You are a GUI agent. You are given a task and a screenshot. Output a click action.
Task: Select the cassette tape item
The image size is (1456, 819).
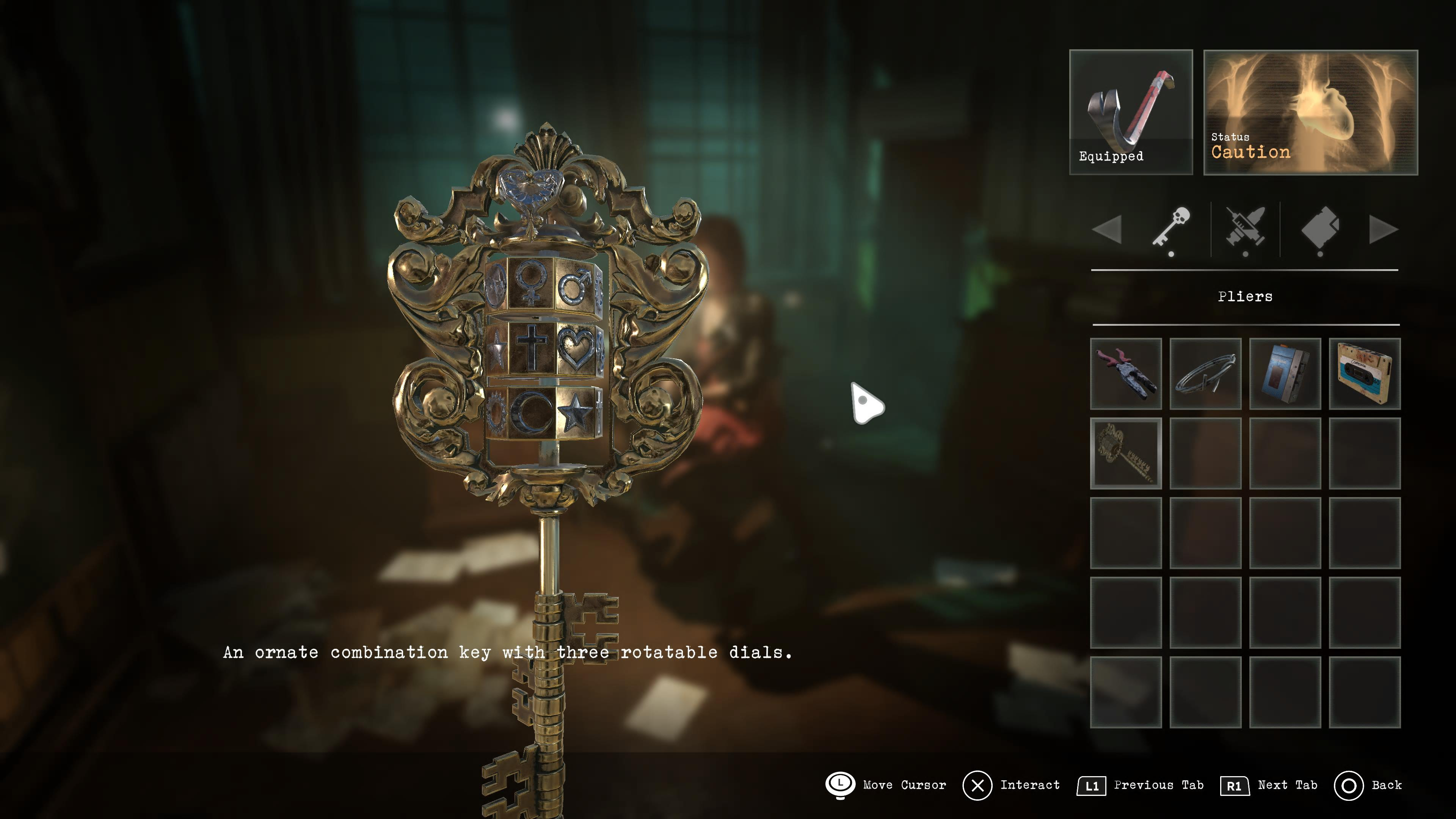click(1365, 373)
